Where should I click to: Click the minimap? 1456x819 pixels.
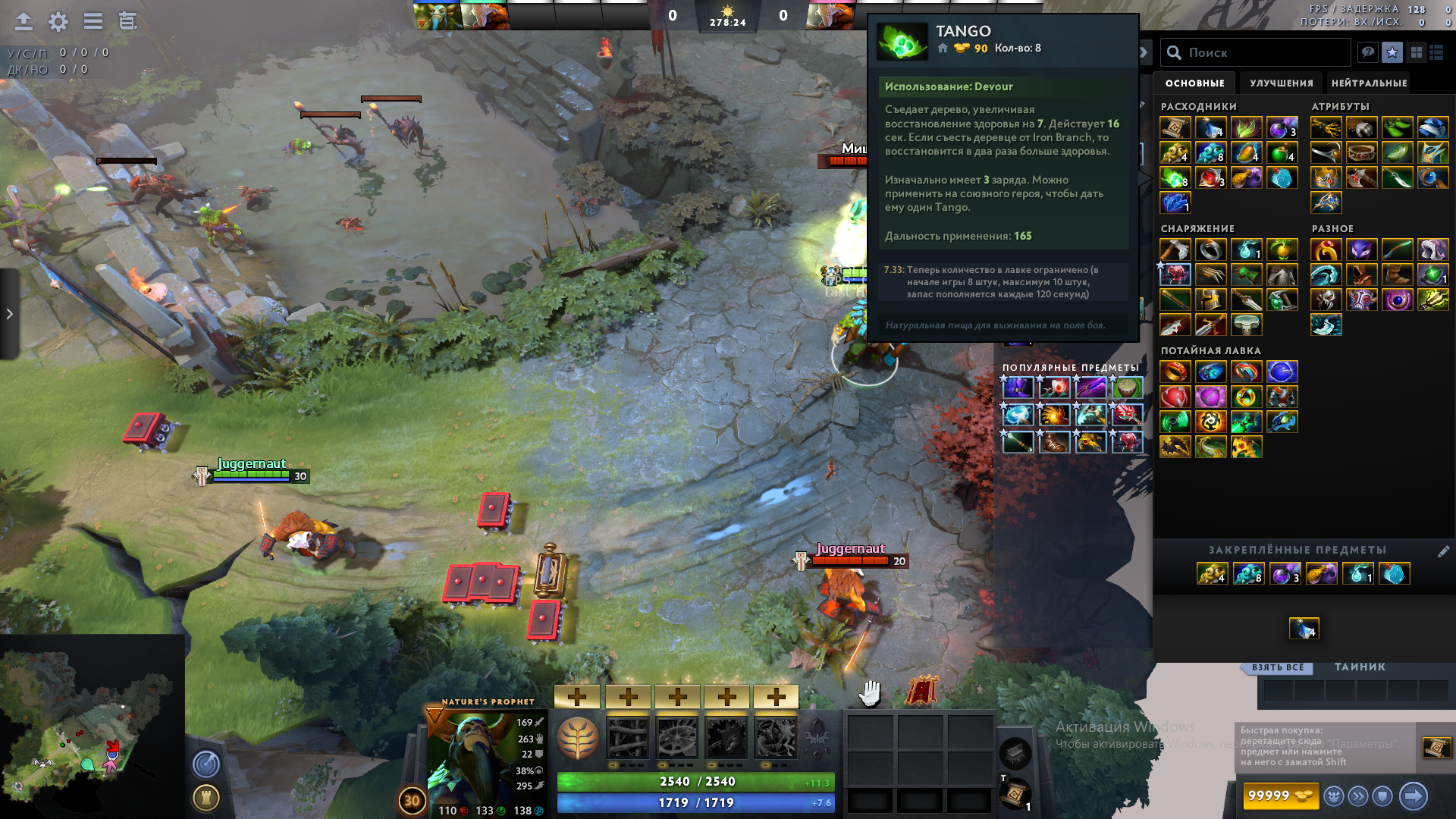pos(91,728)
